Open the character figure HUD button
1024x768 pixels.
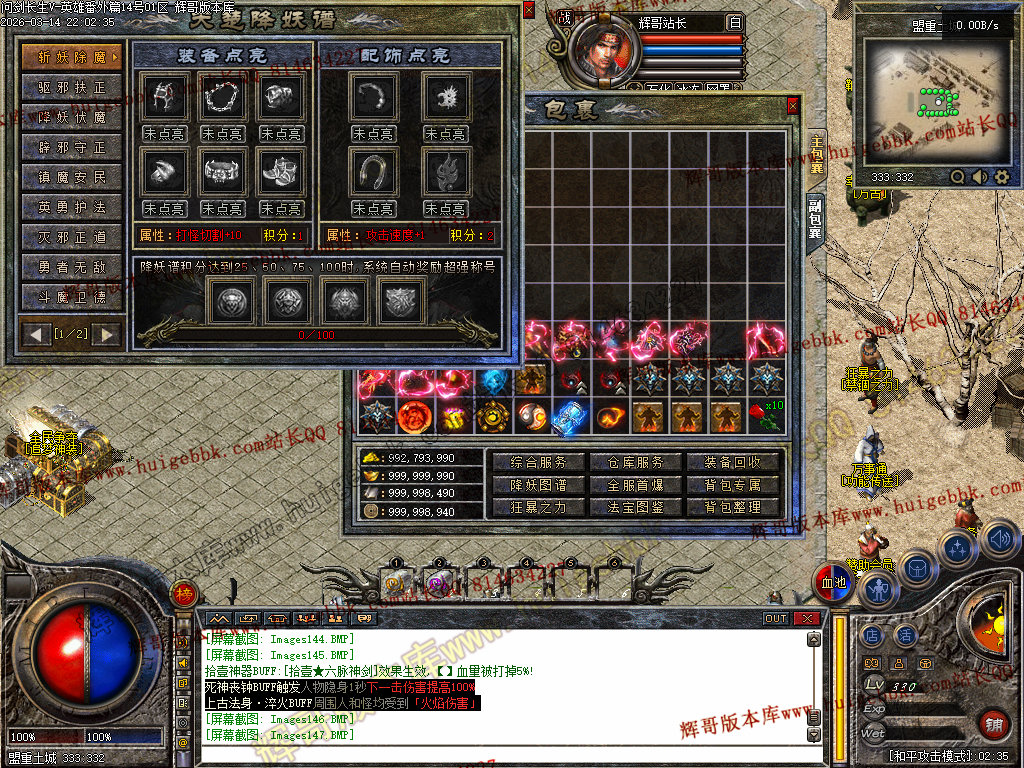[879, 590]
